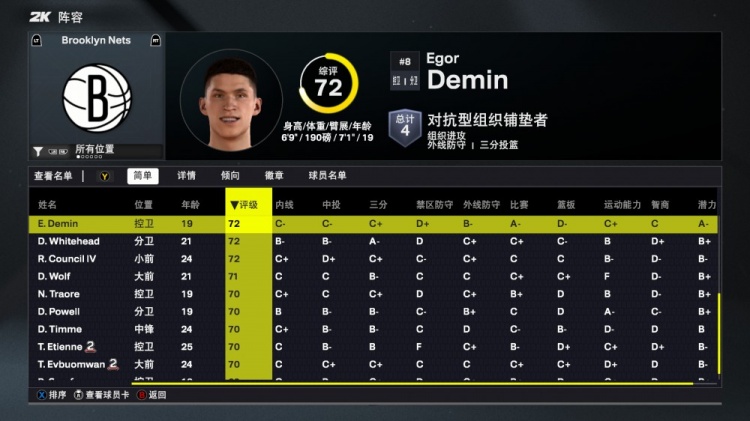Open the 球员名单 tab
This screenshot has width=750, height=421.
coord(327,176)
